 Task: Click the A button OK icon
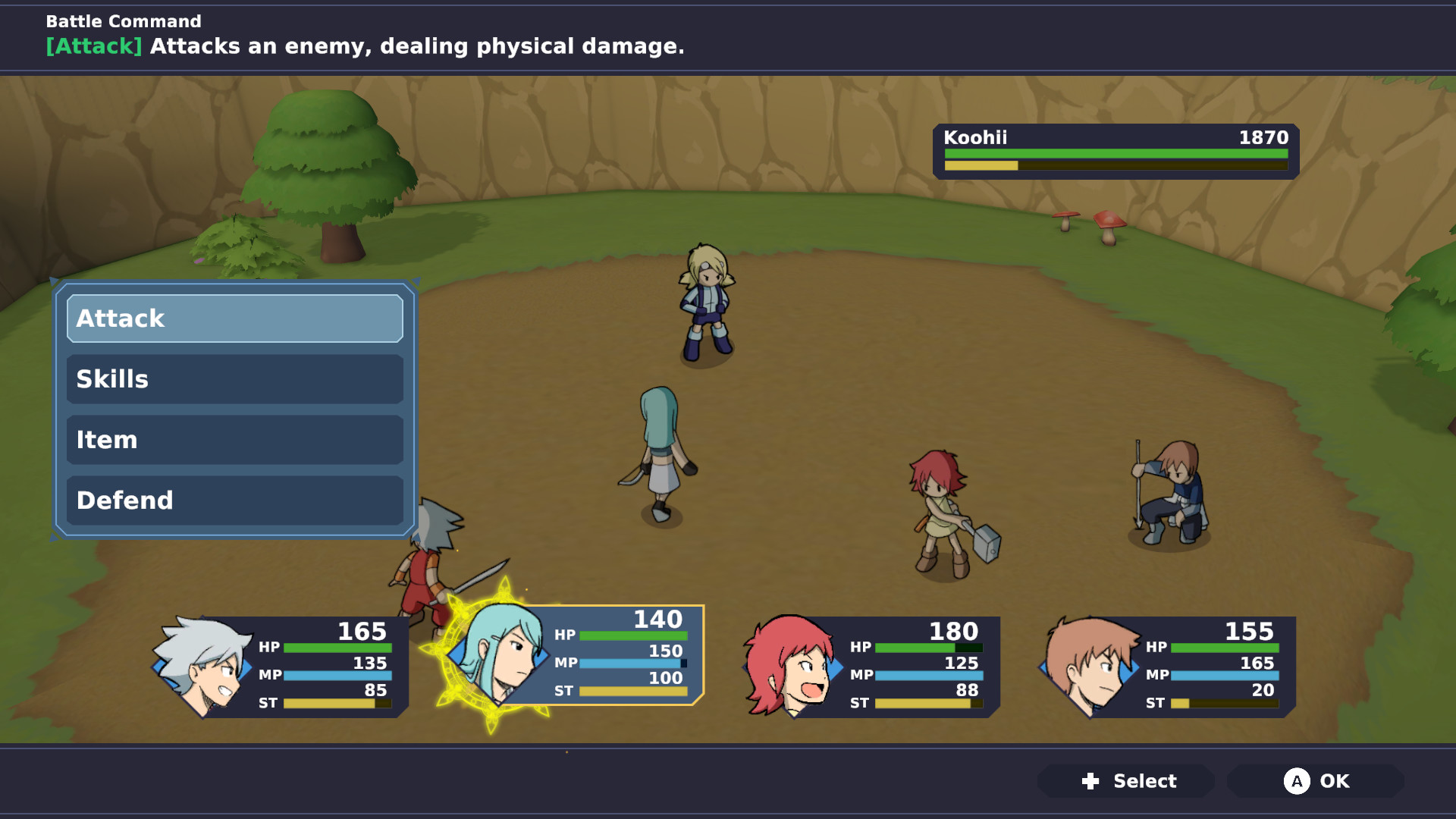click(1298, 781)
